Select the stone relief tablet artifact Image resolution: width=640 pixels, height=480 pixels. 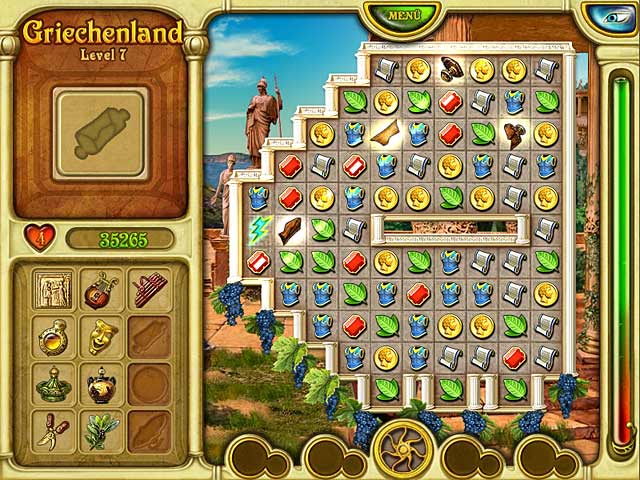[53, 290]
